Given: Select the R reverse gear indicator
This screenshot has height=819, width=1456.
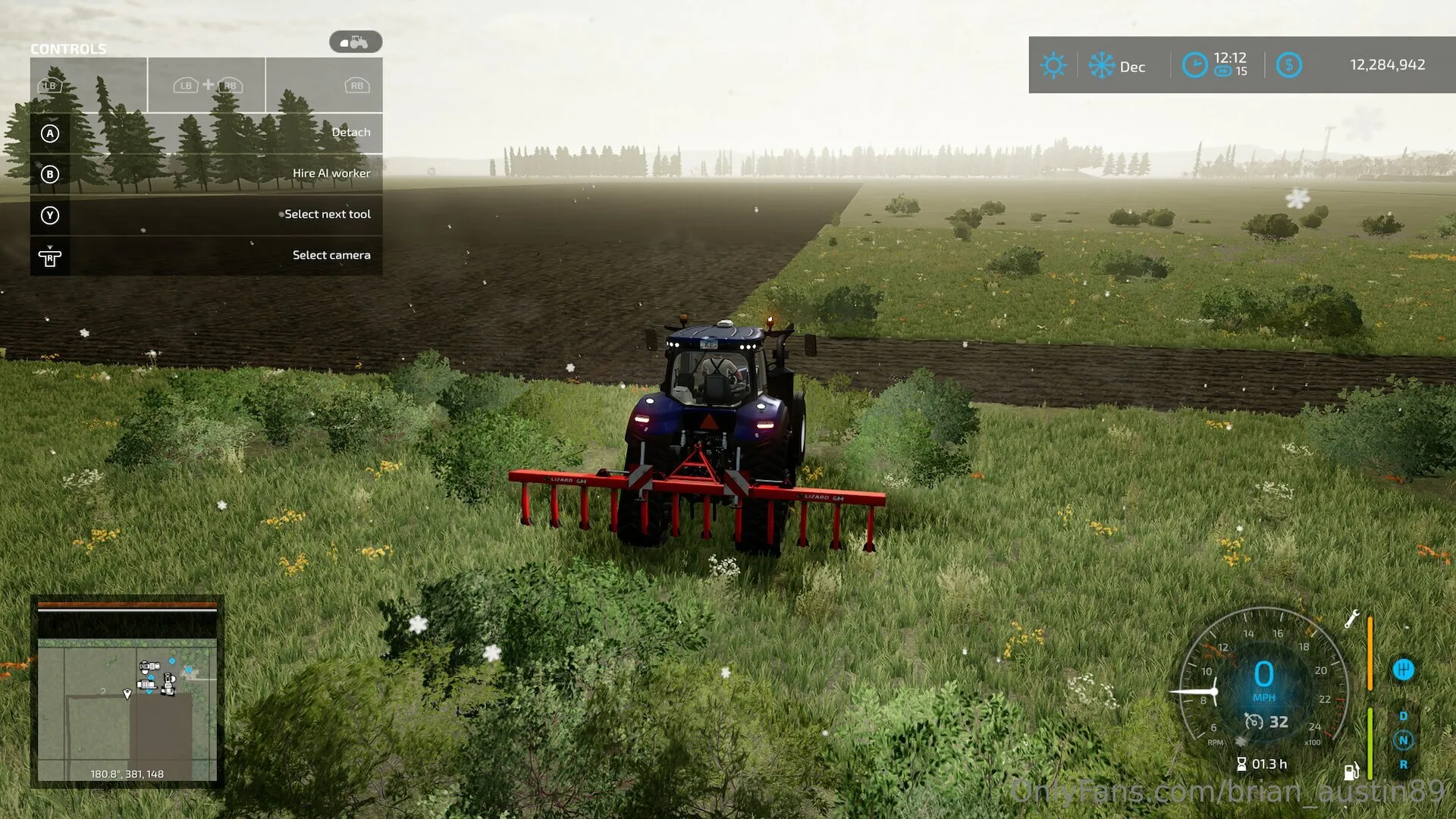Looking at the screenshot, I should (x=1403, y=764).
